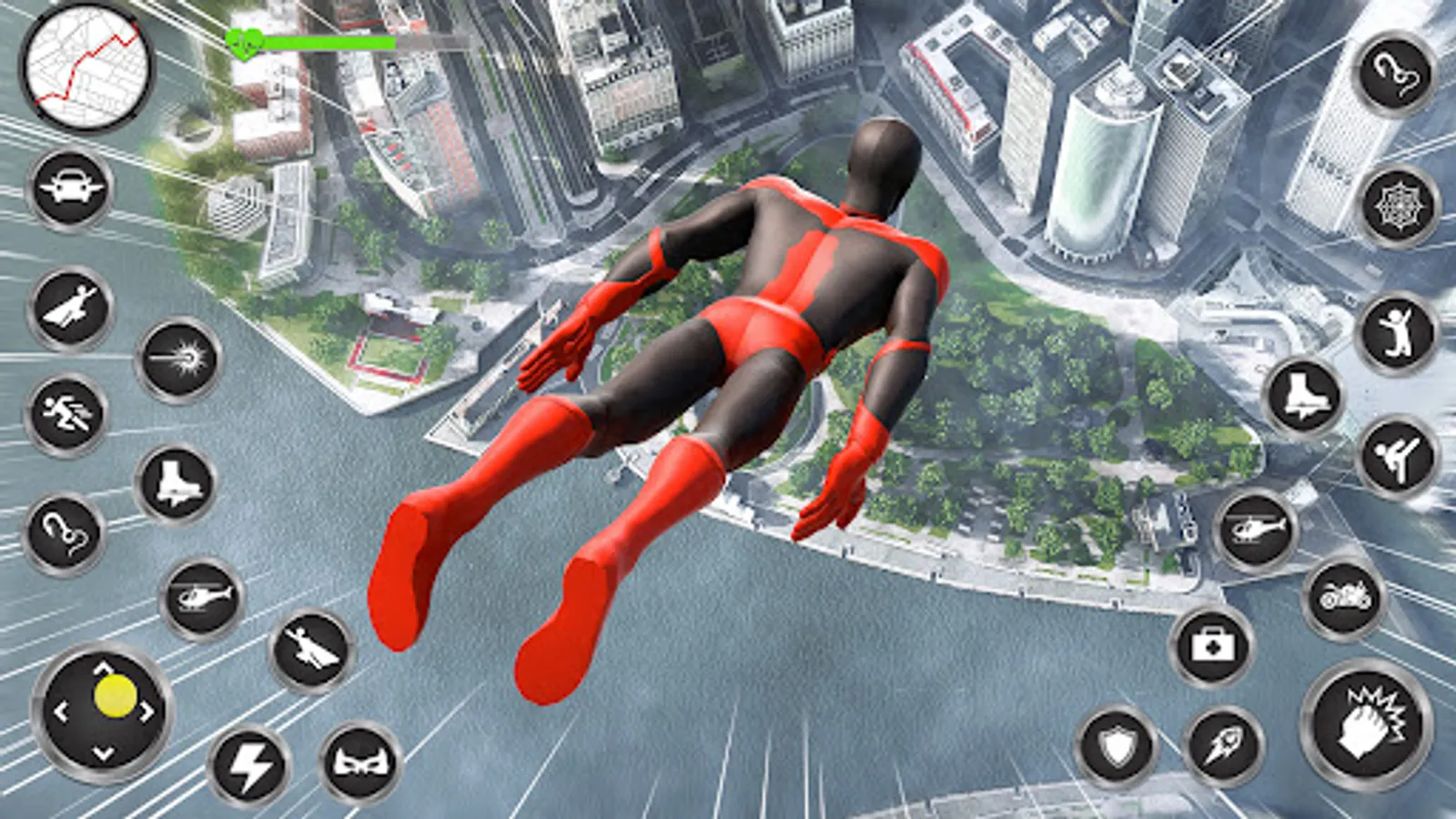1456x819 pixels.
Task: Summon the motorcycle vehicle
Action: click(x=1344, y=597)
